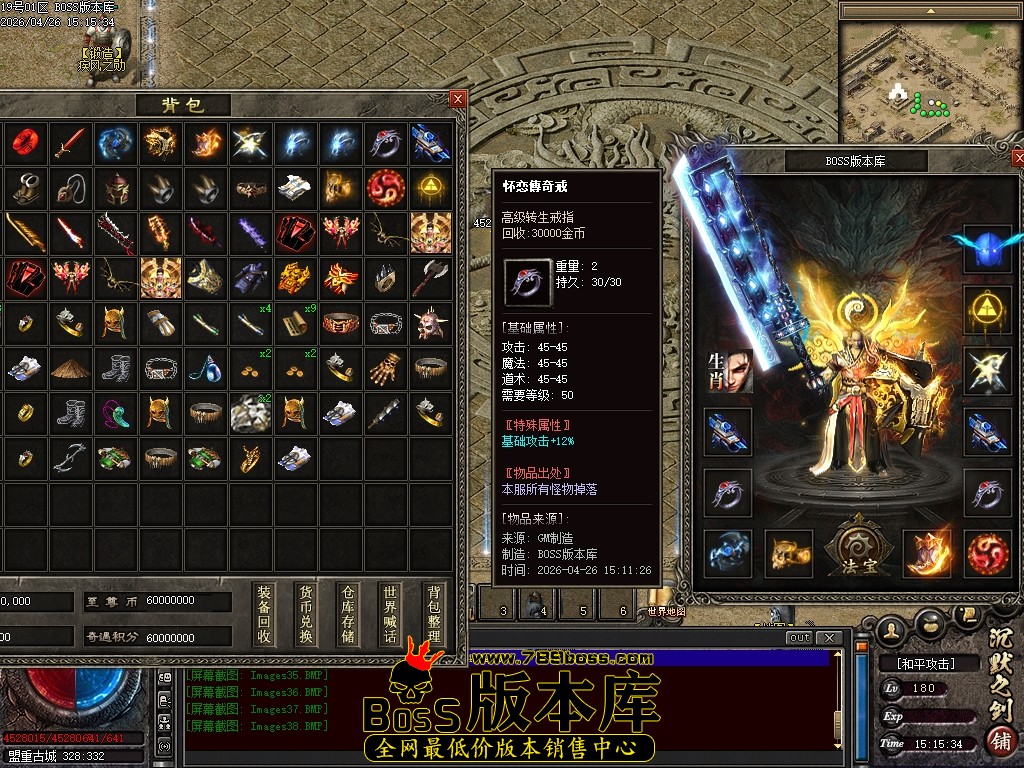Image resolution: width=1024 pixels, height=768 pixels.
Task: Select the blue potion flask item
Action: pyautogui.click(x=206, y=368)
